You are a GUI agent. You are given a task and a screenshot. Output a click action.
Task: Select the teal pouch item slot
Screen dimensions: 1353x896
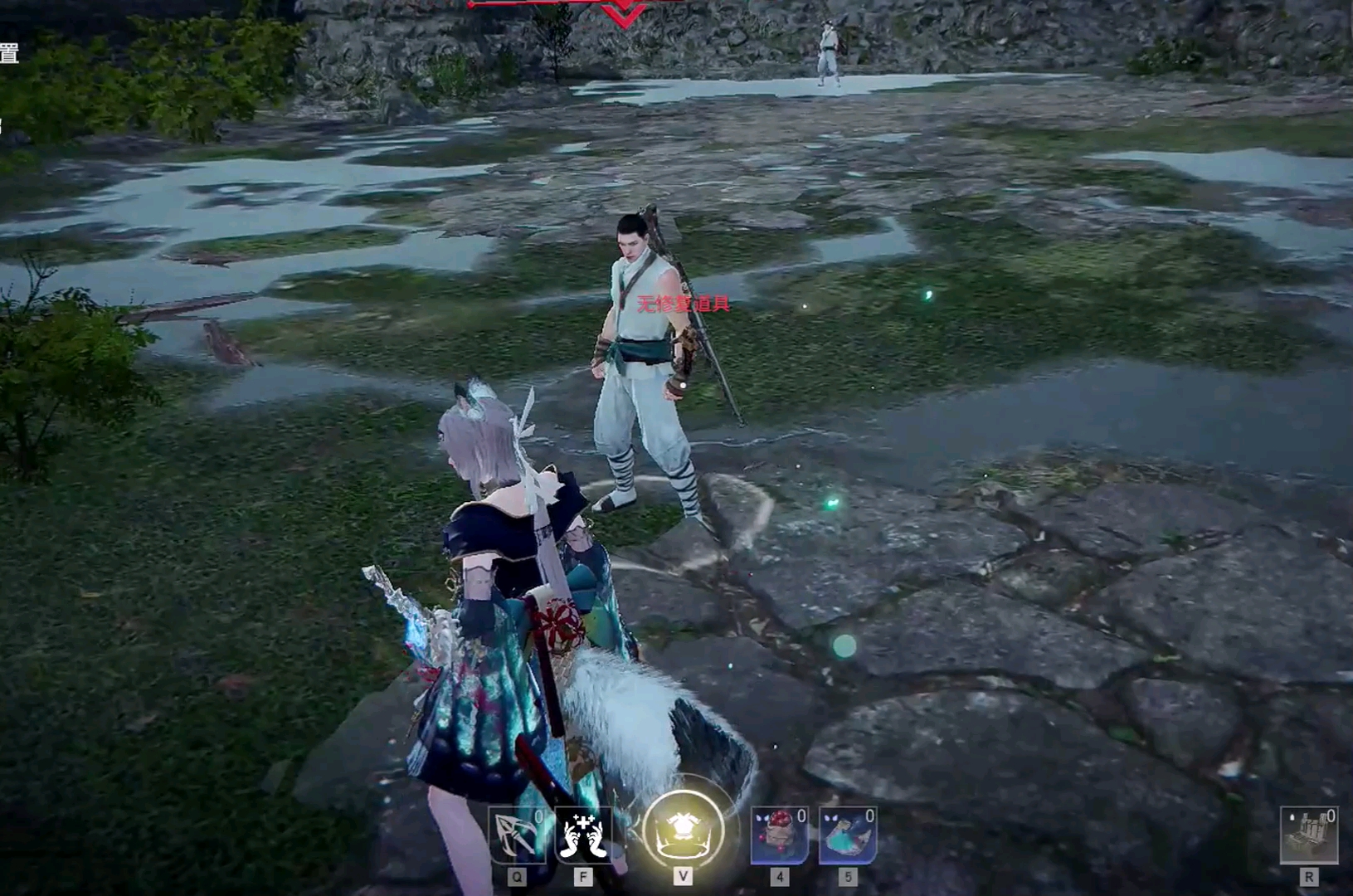[x=847, y=835]
